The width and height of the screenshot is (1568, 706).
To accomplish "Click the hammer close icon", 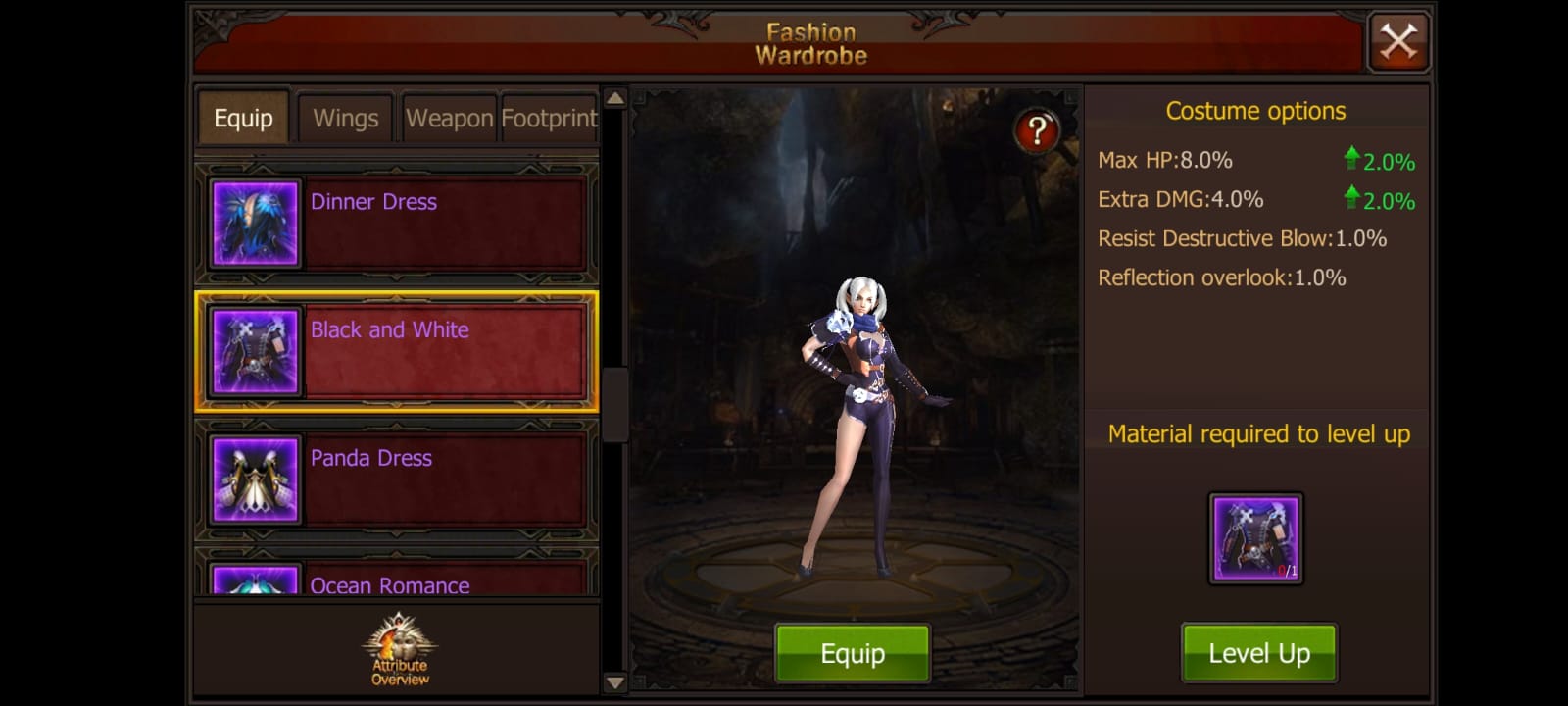I will [1398, 41].
